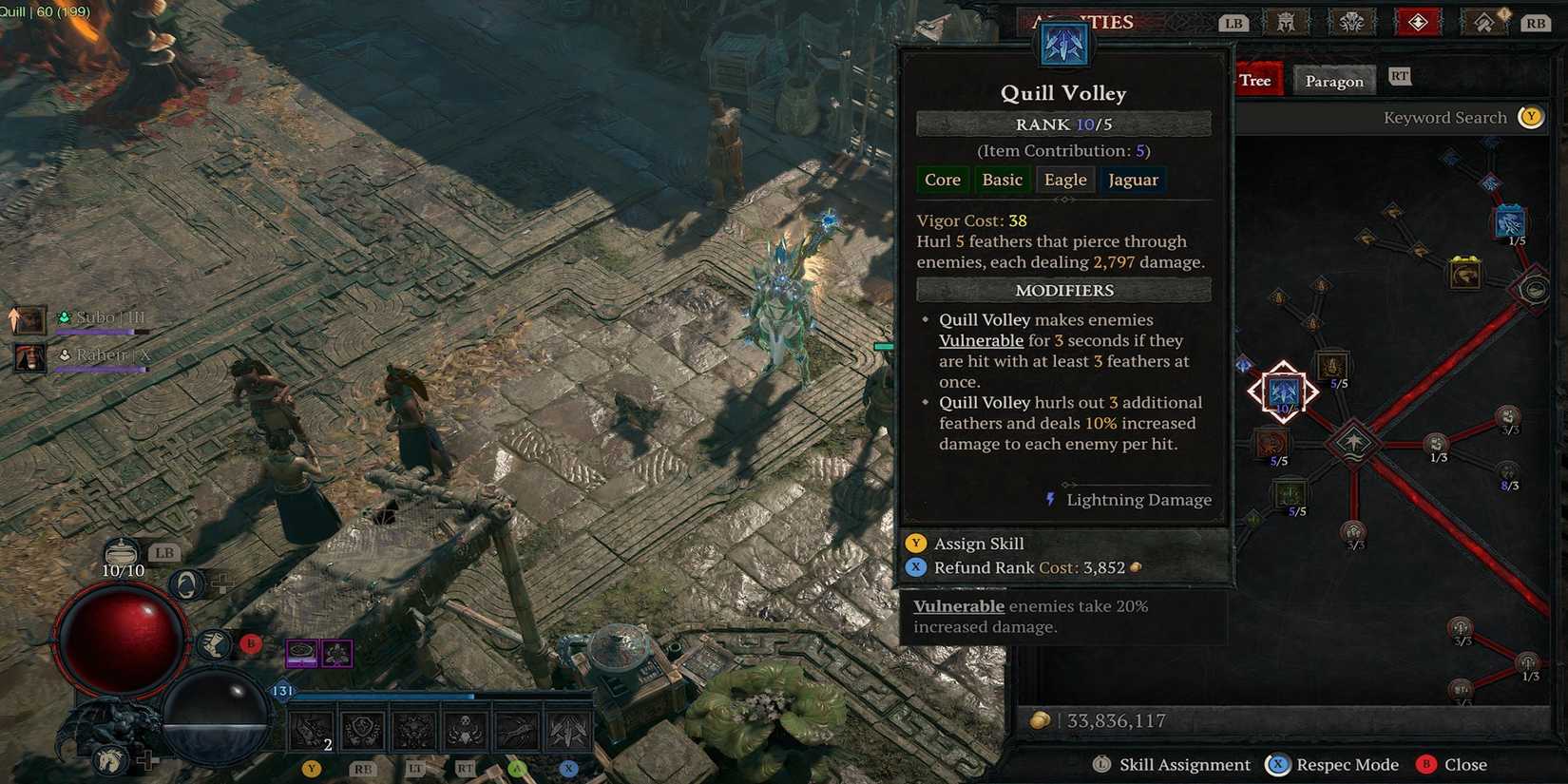This screenshot has height=784, width=1568.
Task: Switch to the Paragon tab
Action: point(1333,81)
